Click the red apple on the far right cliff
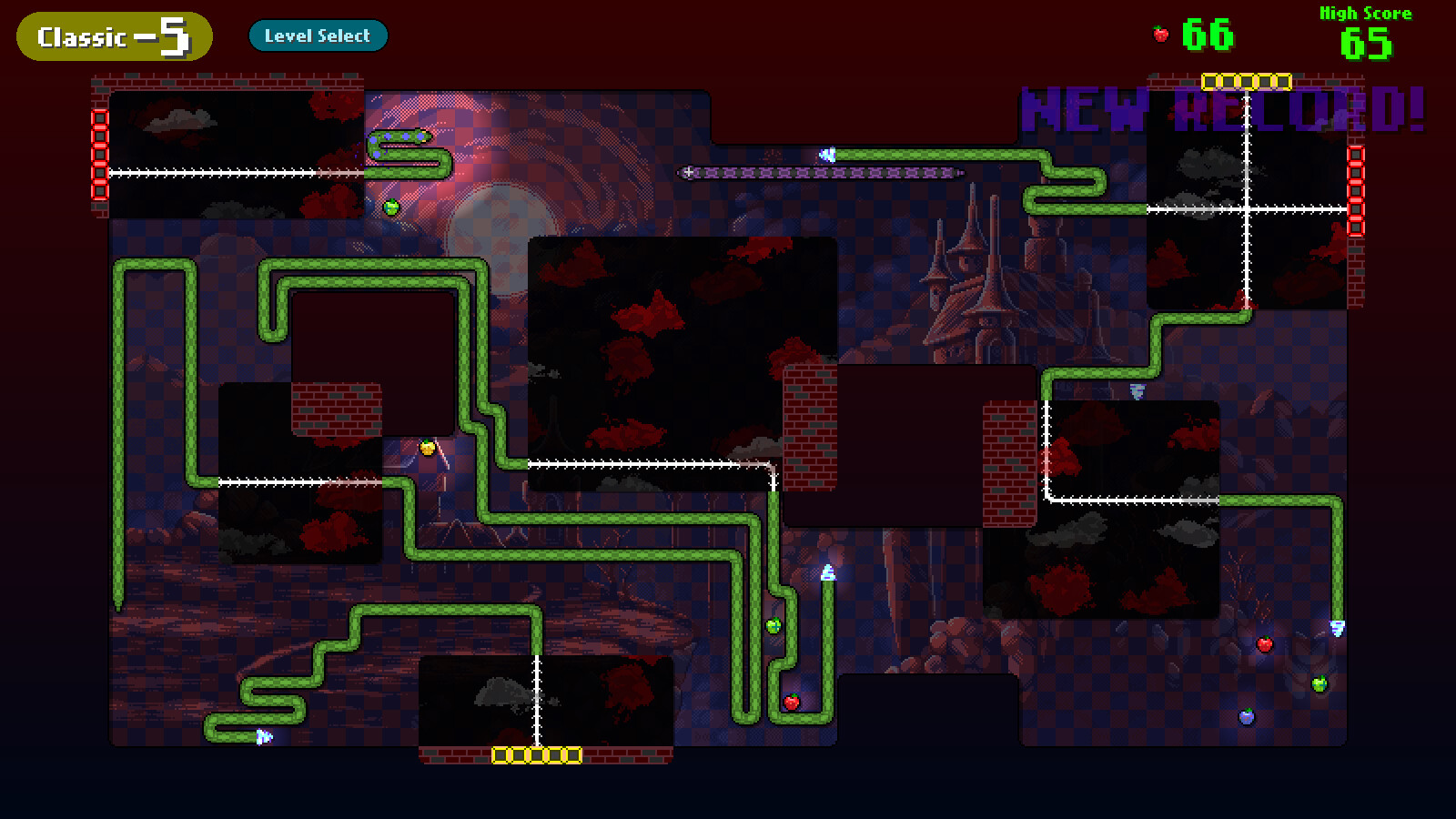 tap(1265, 642)
